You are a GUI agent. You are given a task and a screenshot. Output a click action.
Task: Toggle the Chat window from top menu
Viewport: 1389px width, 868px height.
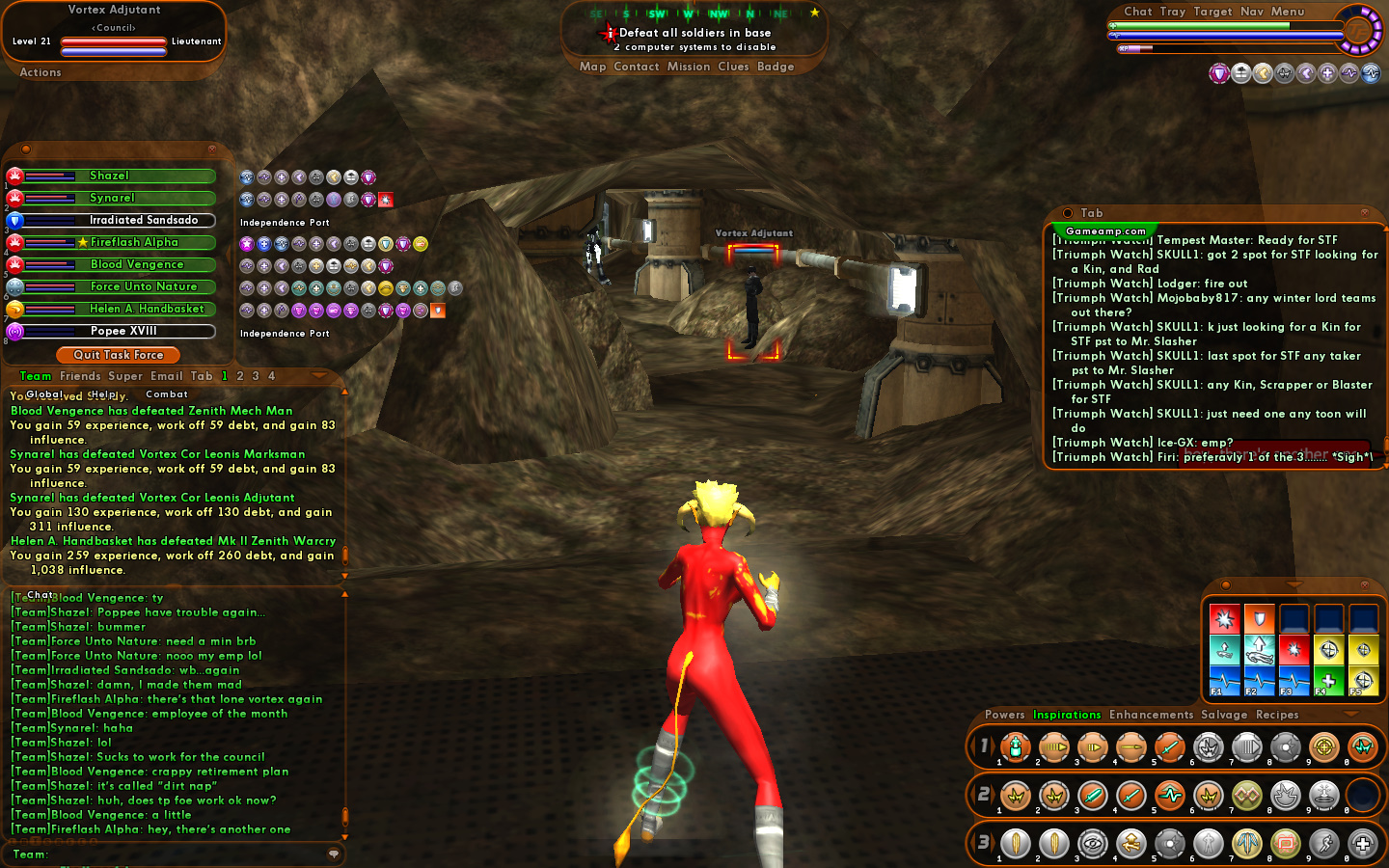point(1137,12)
